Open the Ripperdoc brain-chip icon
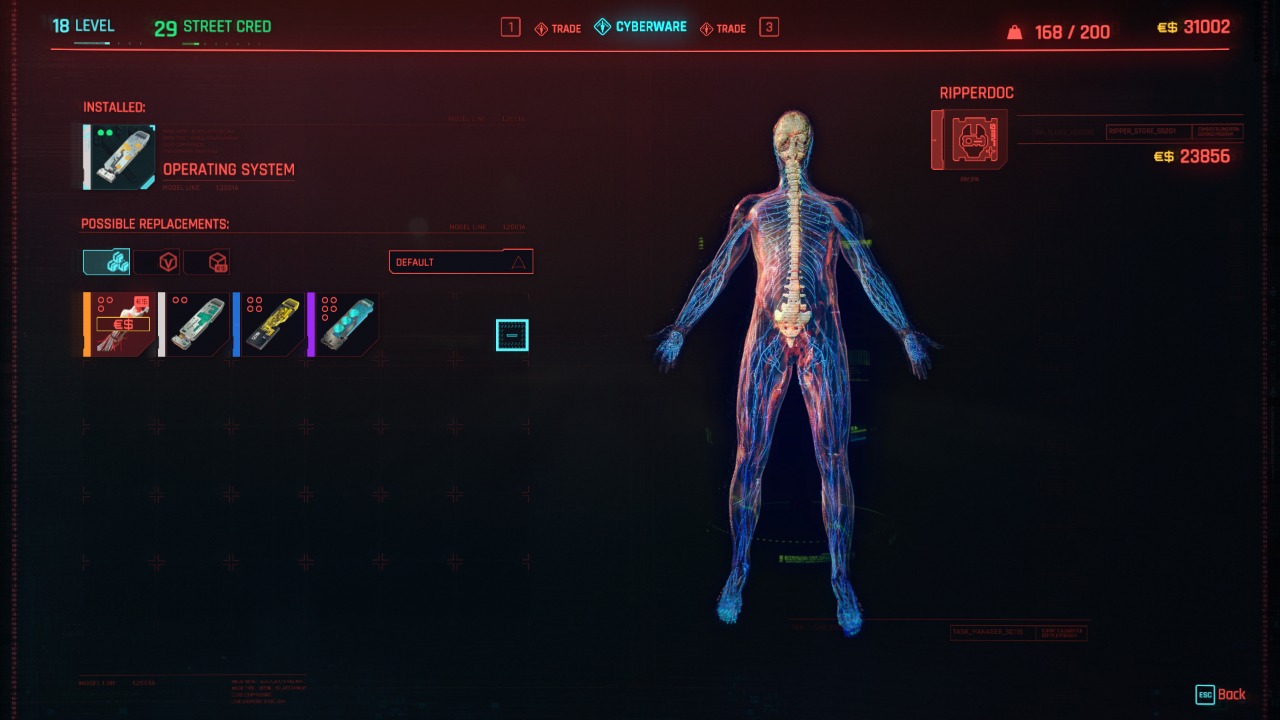The width and height of the screenshot is (1280, 720). (x=968, y=139)
